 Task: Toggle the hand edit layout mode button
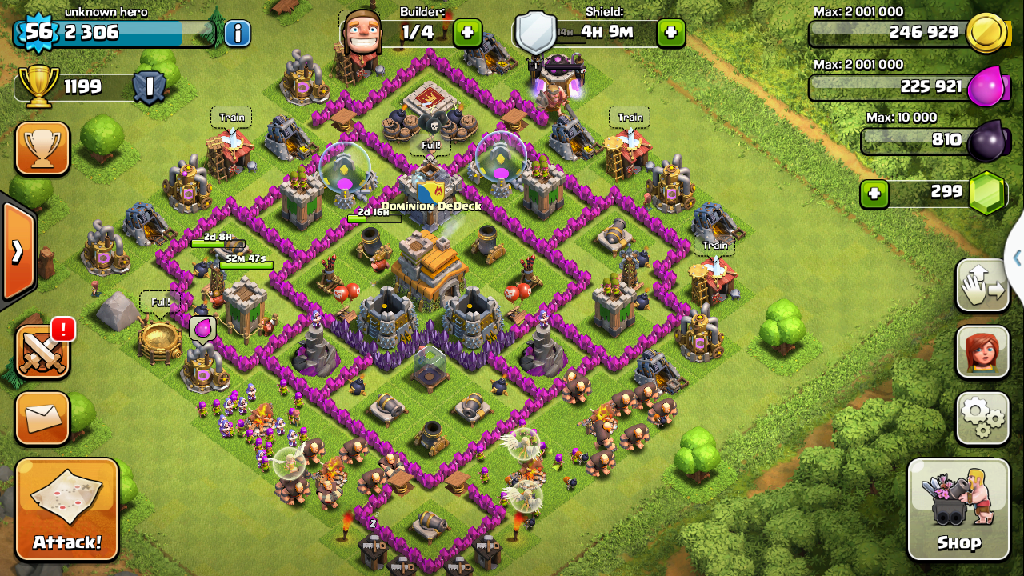(982, 286)
